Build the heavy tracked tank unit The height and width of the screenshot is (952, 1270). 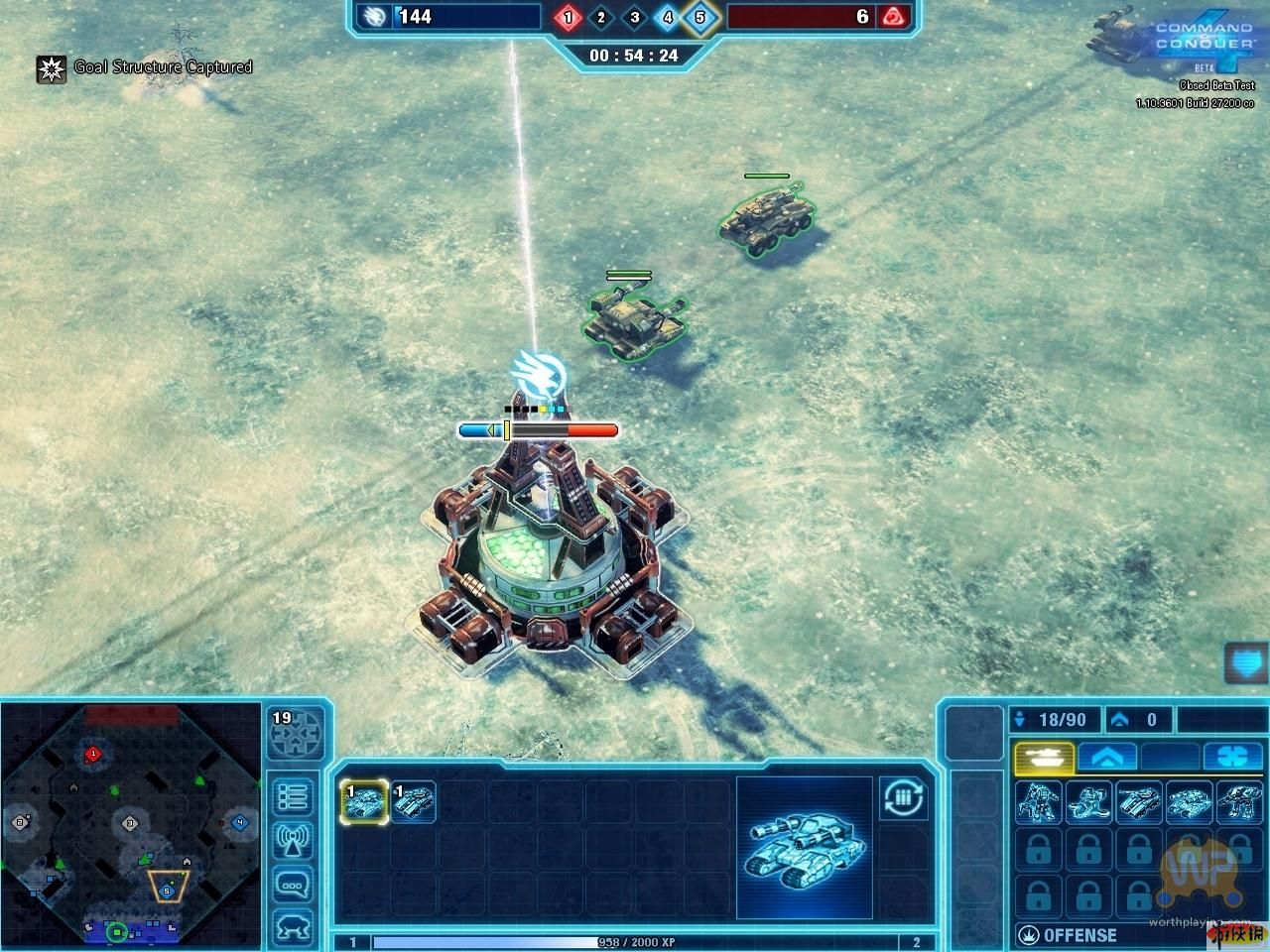[1188, 802]
